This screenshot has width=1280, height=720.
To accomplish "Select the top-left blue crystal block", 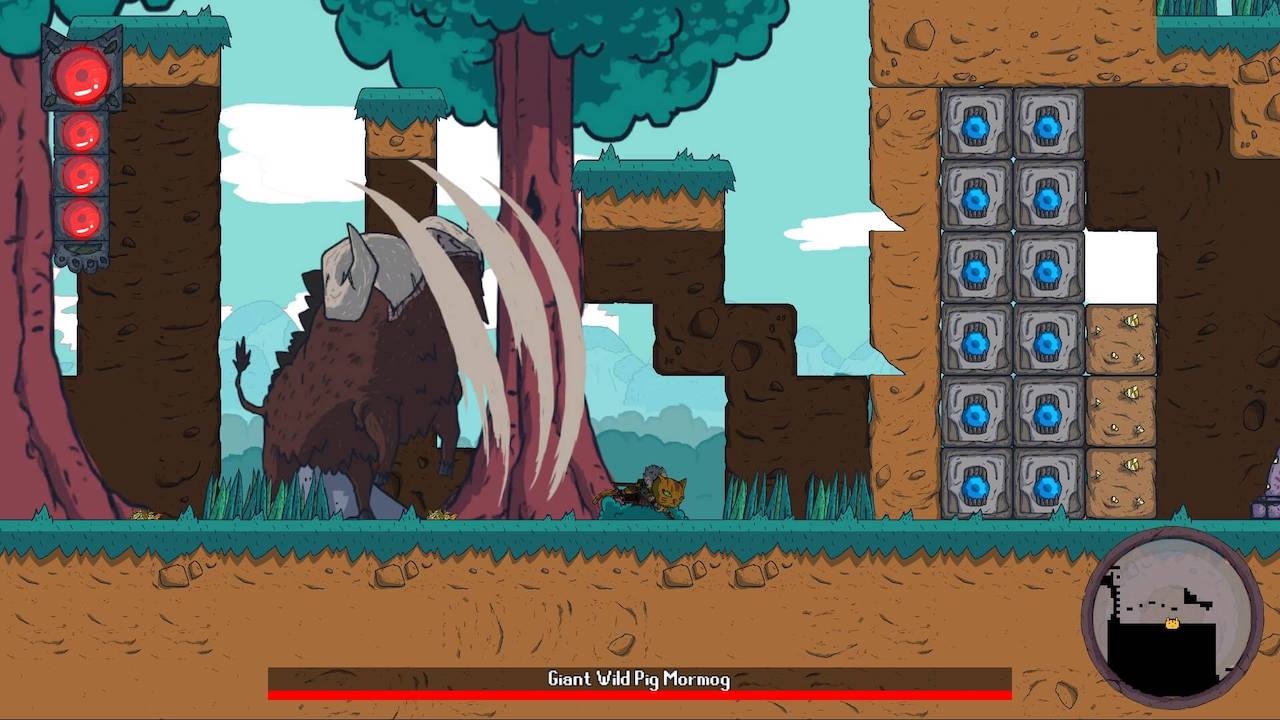I will [975, 127].
